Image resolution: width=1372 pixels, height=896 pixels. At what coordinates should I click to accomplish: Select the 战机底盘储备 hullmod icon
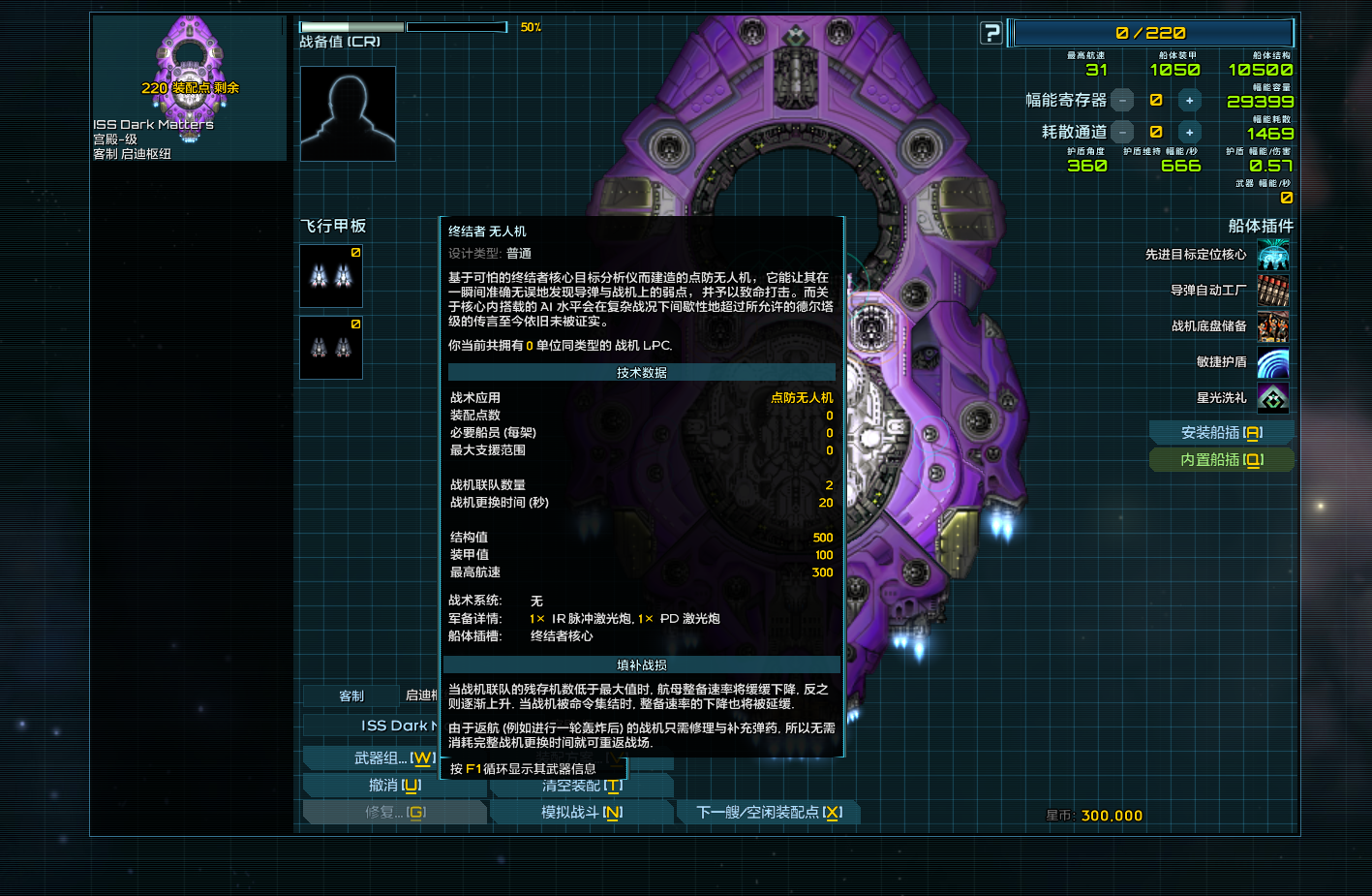[x=1273, y=327]
